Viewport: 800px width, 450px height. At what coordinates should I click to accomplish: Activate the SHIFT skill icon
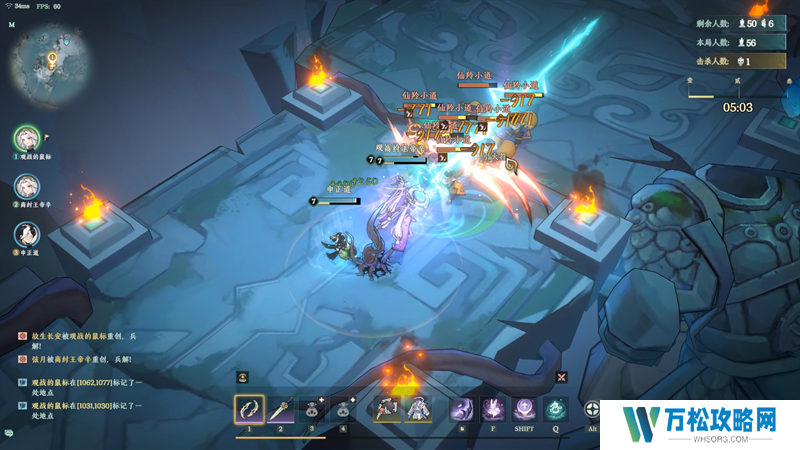525,409
